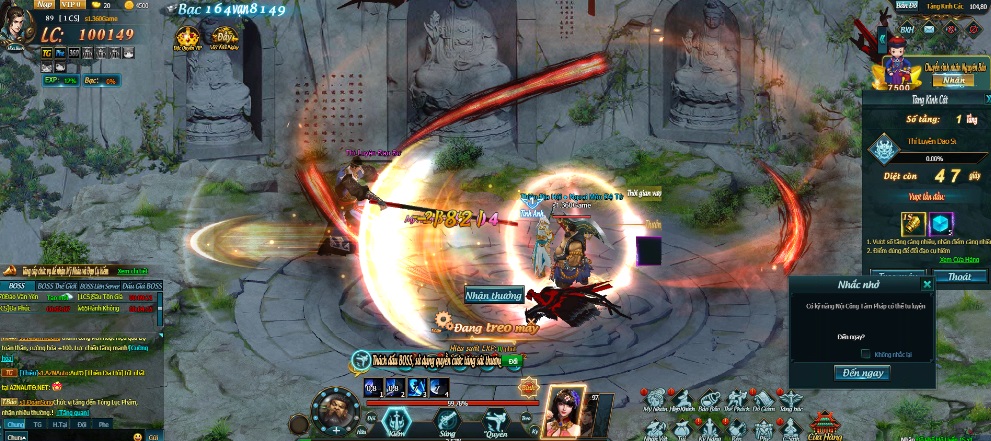The height and width of the screenshot is (441, 991).
Task: Open the Cửa Hàng shop icon
Action: (823, 425)
